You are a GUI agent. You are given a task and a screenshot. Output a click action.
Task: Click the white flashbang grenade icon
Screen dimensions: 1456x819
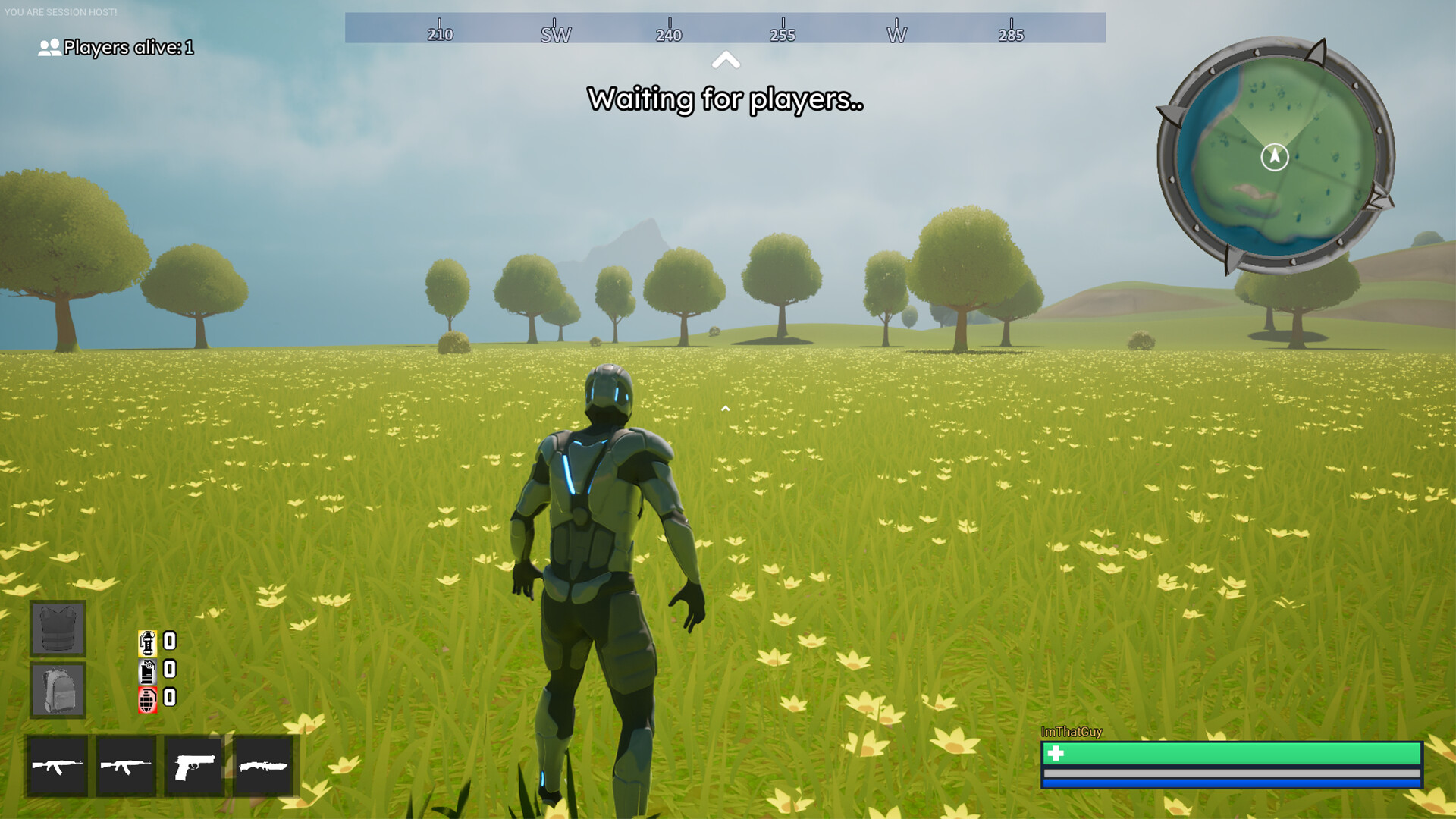click(x=146, y=670)
